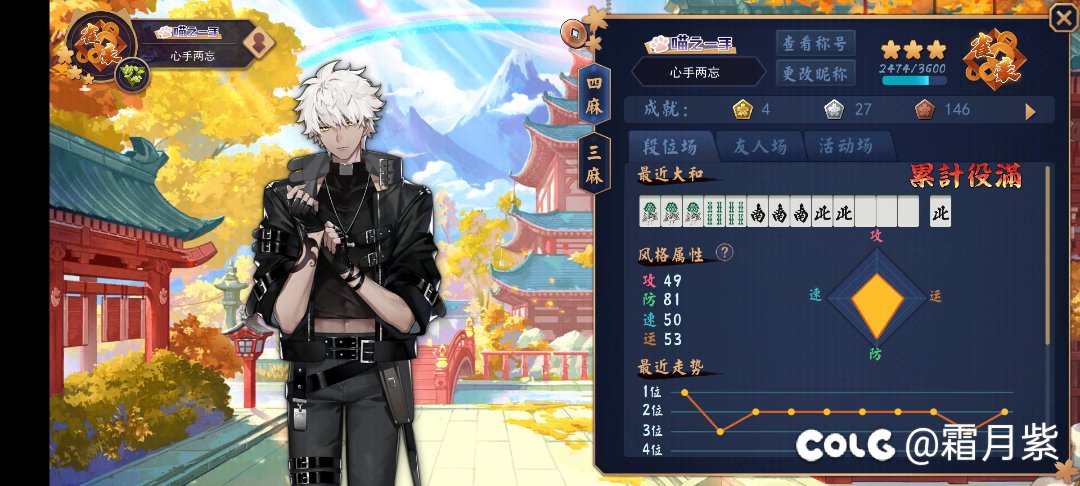Select the silver achievement badge
This screenshot has width=1080, height=486.
[x=832, y=109]
